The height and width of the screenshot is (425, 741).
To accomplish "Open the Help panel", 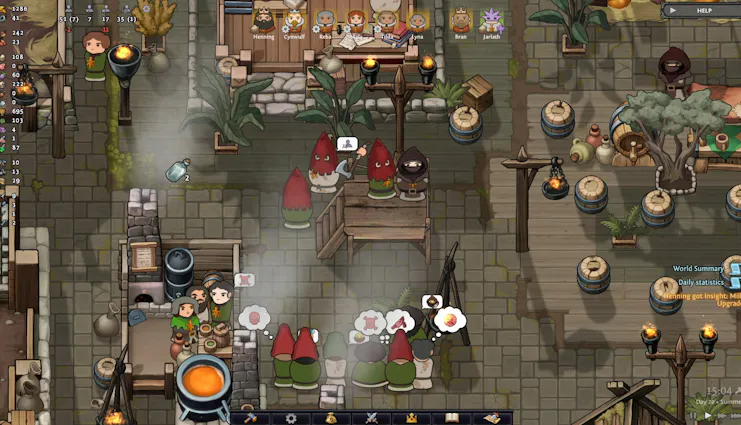I will point(703,10).
